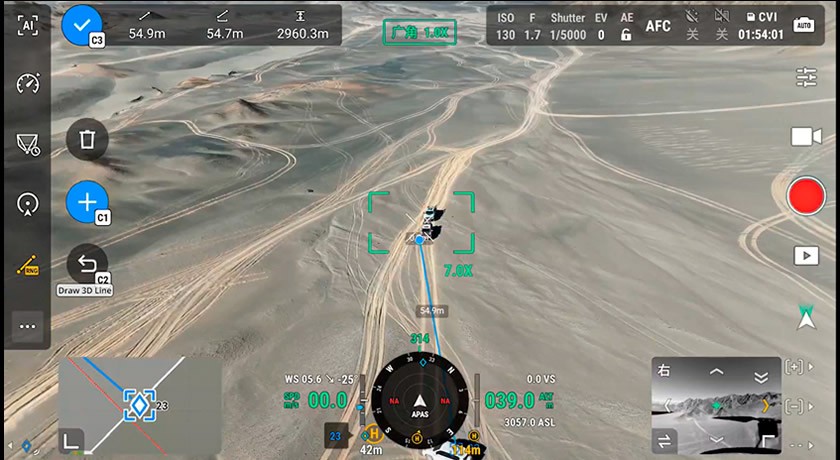Open the media playback gallery
840x460 pixels.
click(806, 256)
